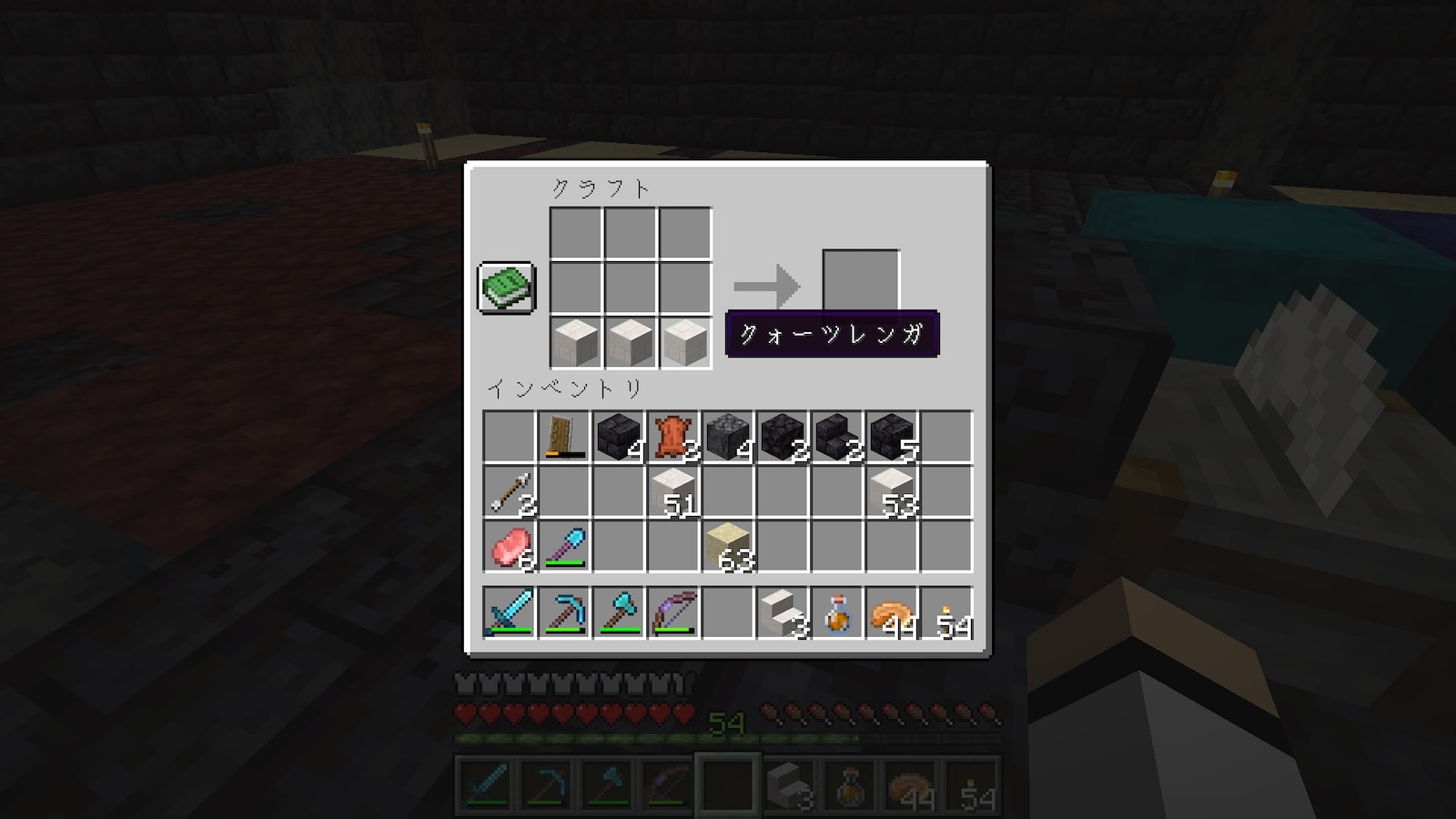Grab the stack of 53 quartz blocks
The image size is (1456, 819).
(892, 492)
